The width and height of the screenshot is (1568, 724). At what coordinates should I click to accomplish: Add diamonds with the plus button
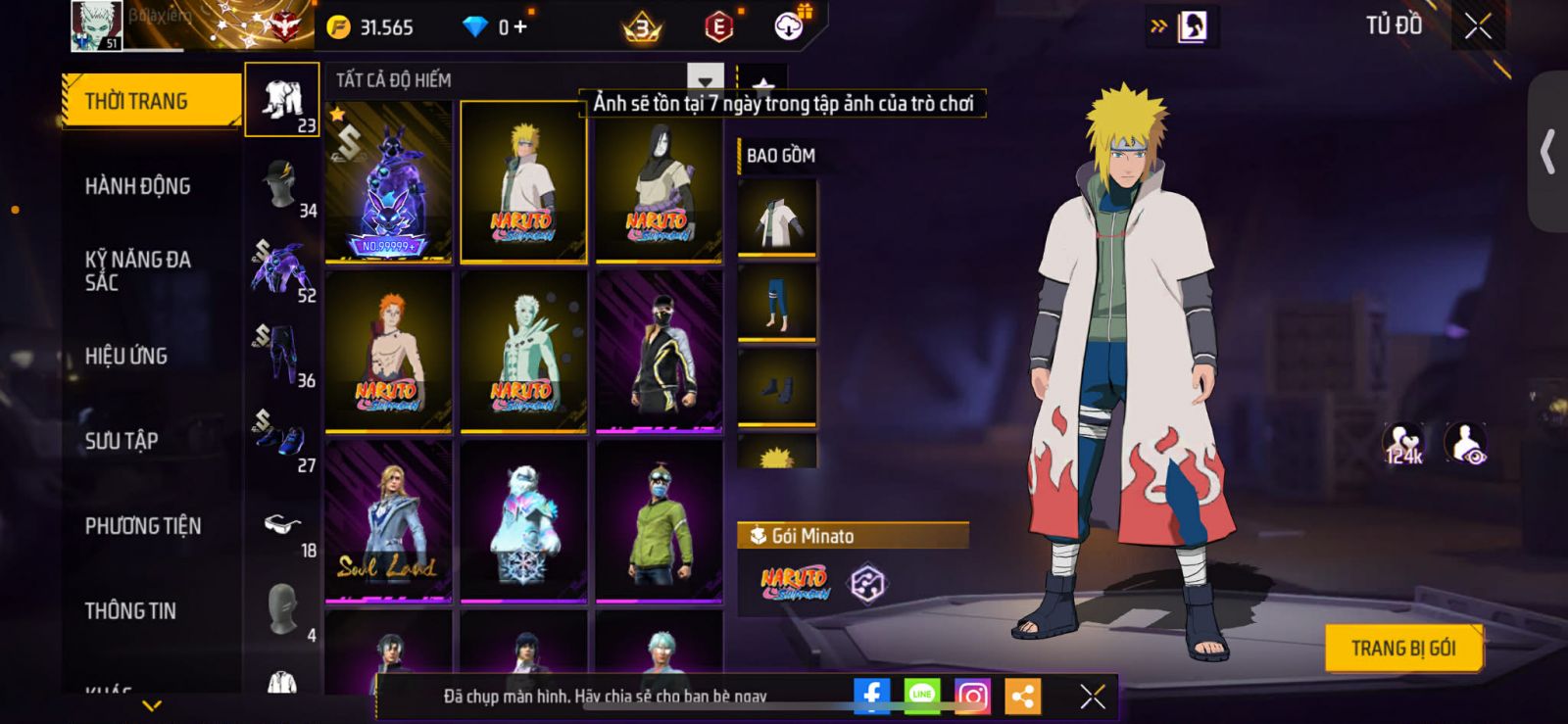520,27
